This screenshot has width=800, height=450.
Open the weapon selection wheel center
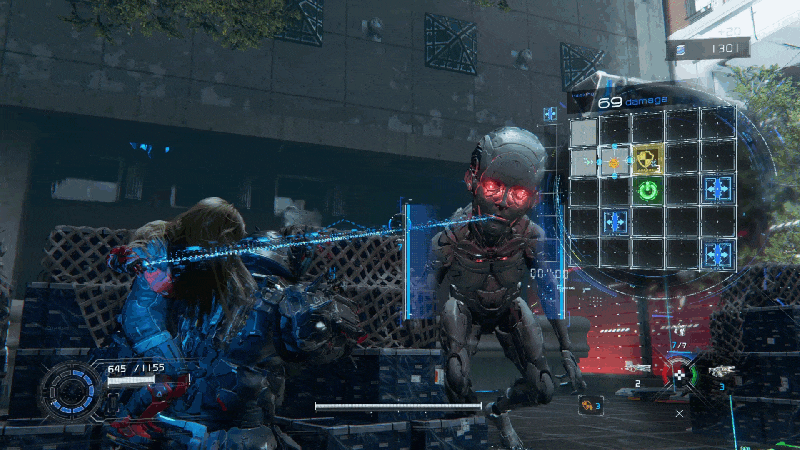[681, 375]
